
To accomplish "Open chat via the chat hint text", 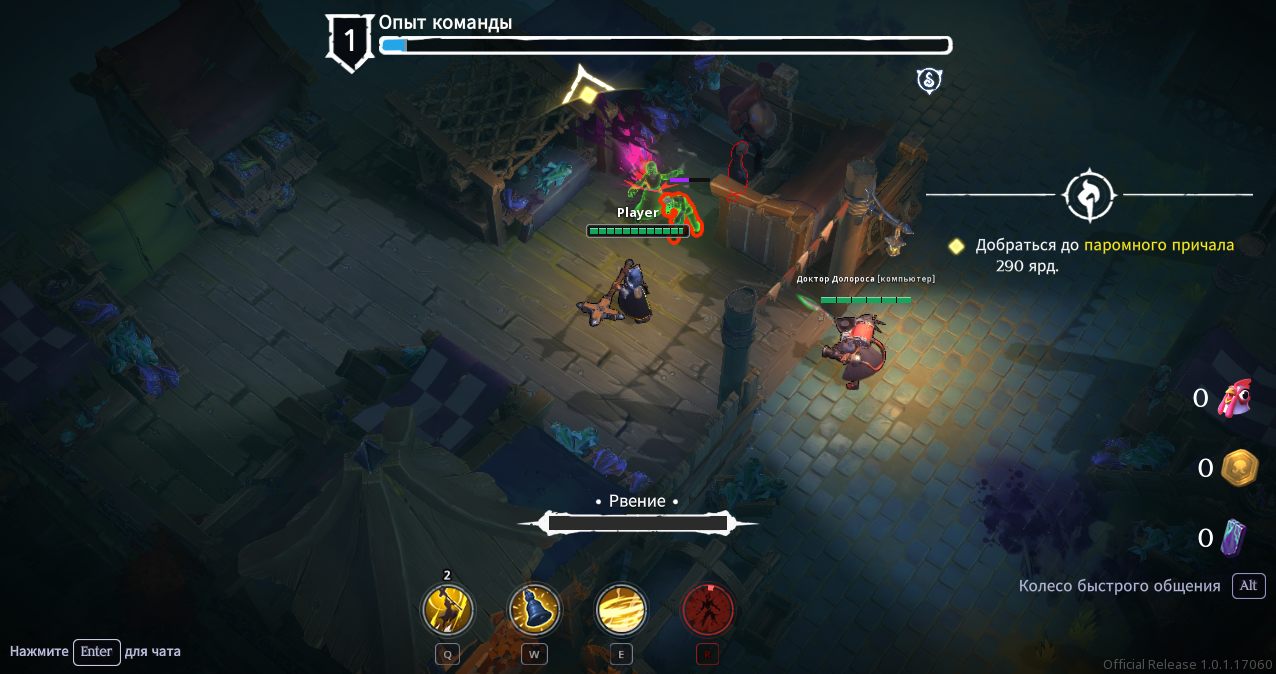I will pyautogui.click(x=96, y=652).
